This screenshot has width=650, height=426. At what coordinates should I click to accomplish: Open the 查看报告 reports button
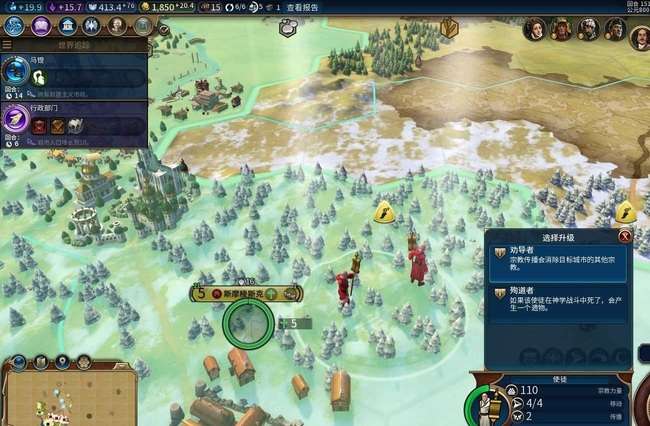(304, 7)
